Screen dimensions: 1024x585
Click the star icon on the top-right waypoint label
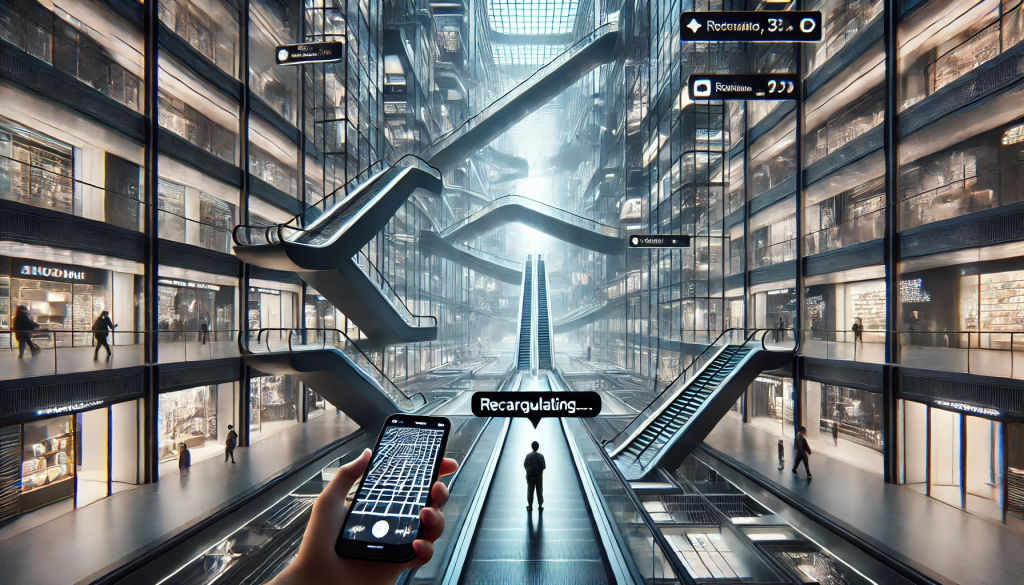pyautogui.click(x=694, y=24)
